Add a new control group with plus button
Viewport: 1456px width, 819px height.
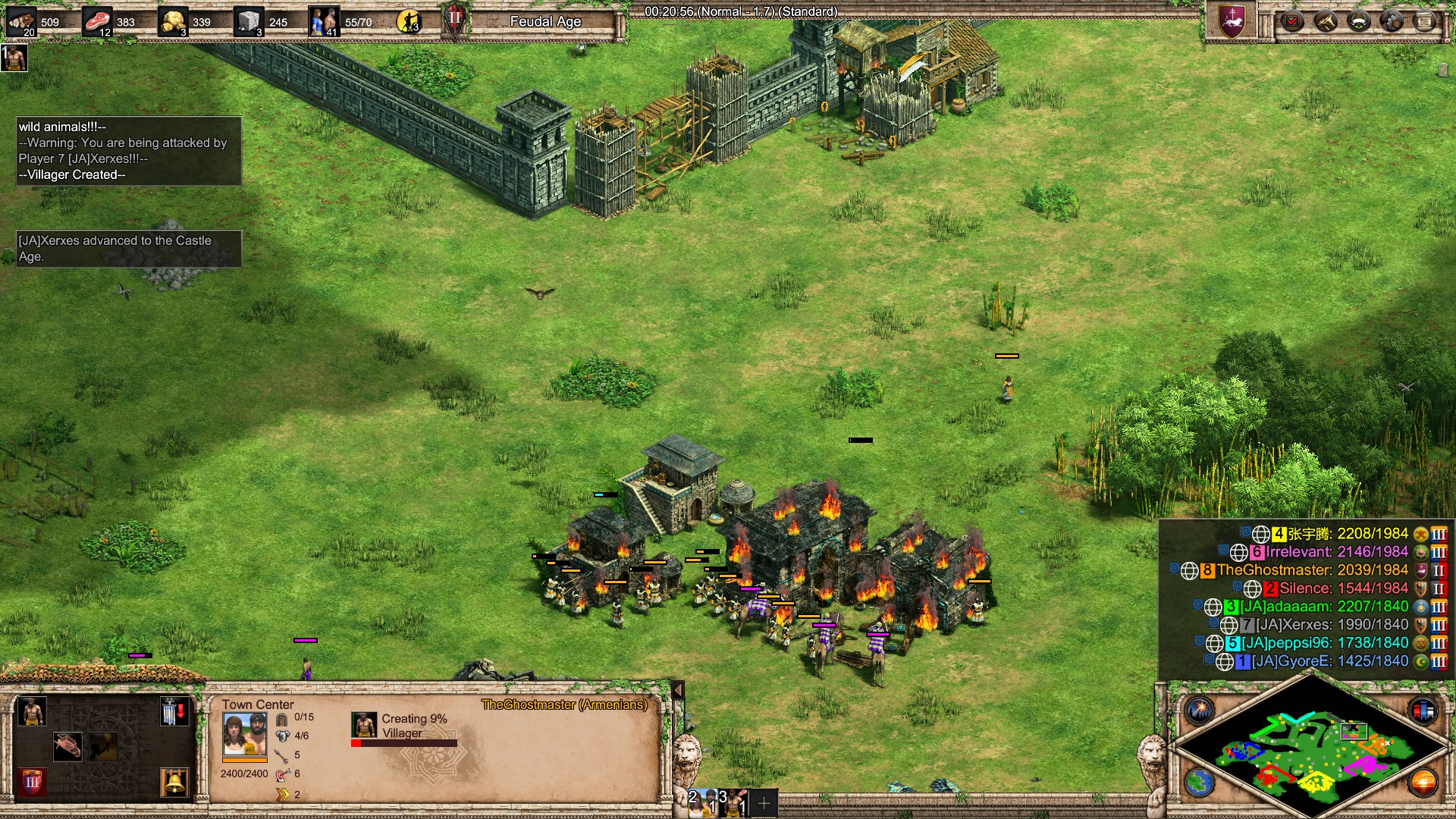(x=764, y=802)
